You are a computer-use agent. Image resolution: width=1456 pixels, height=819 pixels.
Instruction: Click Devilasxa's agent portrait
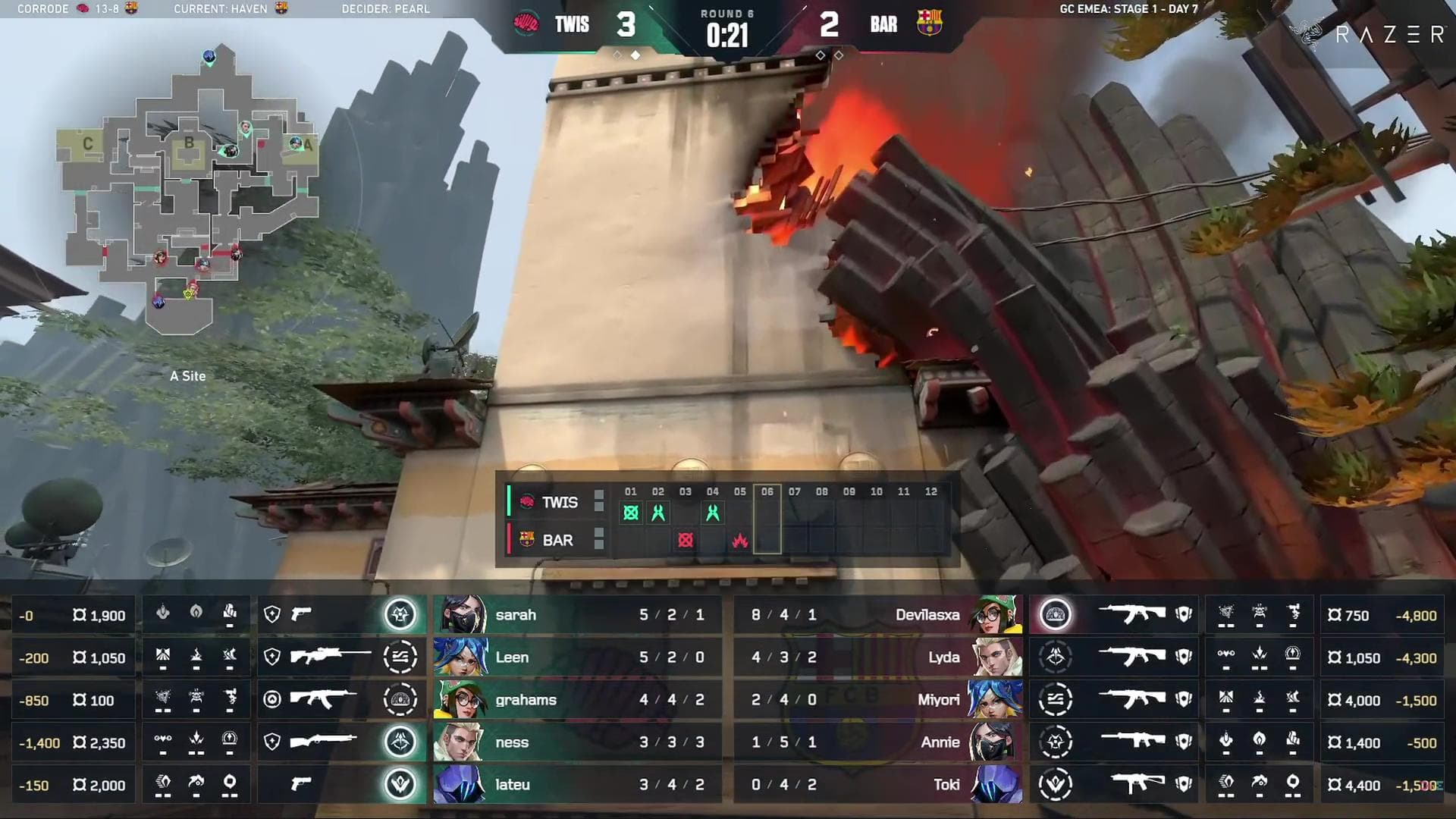995,615
